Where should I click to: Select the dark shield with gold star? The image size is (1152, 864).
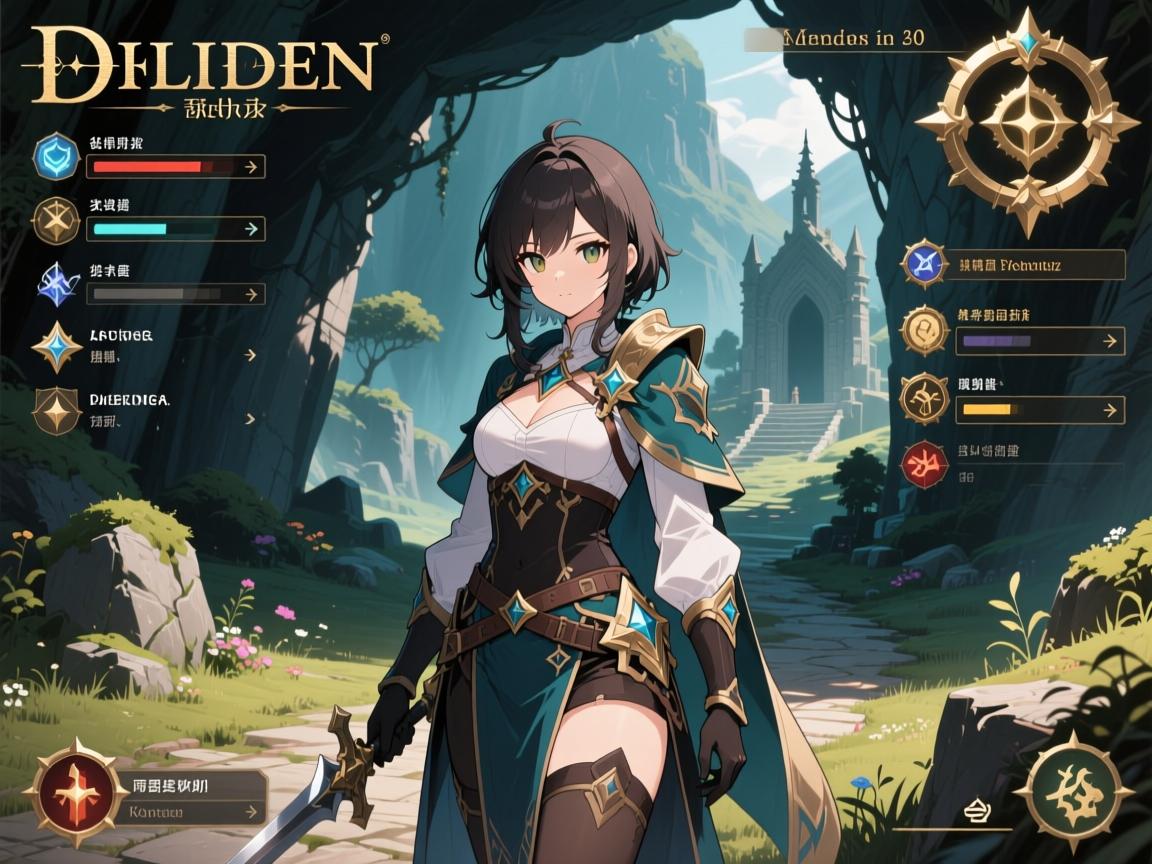pos(57,410)
